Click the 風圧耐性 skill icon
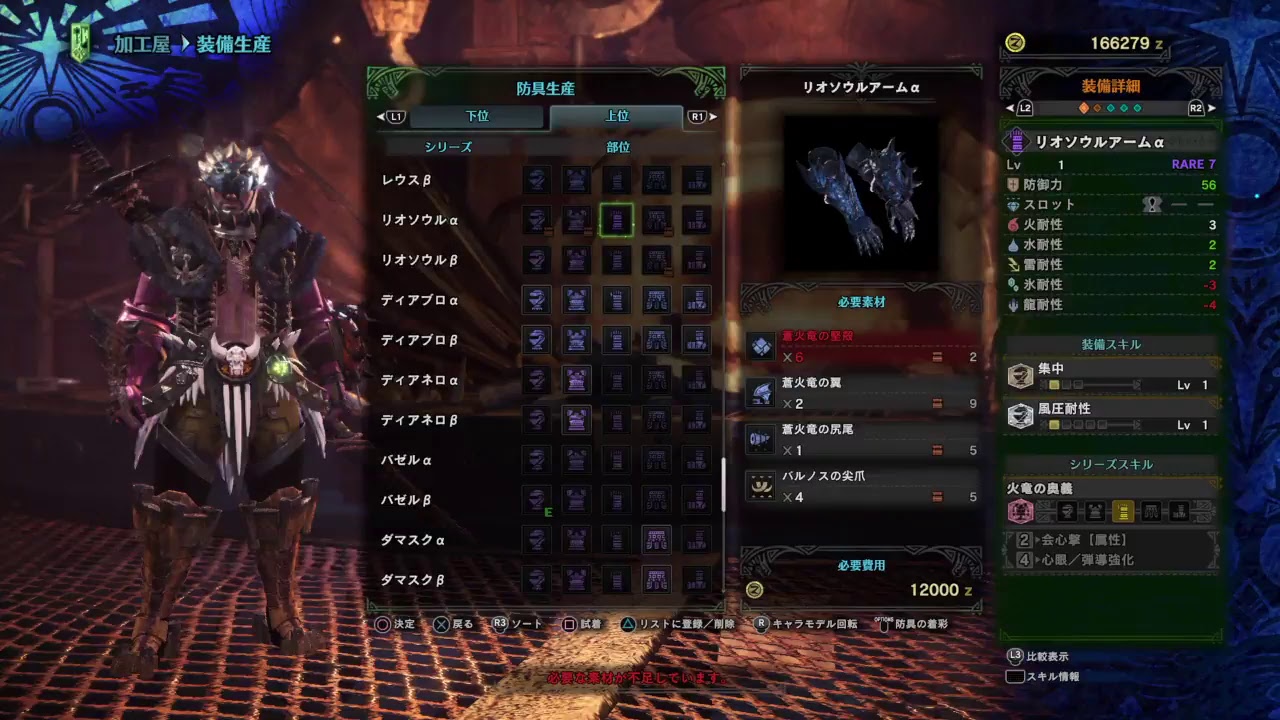 pos(1021,415)
